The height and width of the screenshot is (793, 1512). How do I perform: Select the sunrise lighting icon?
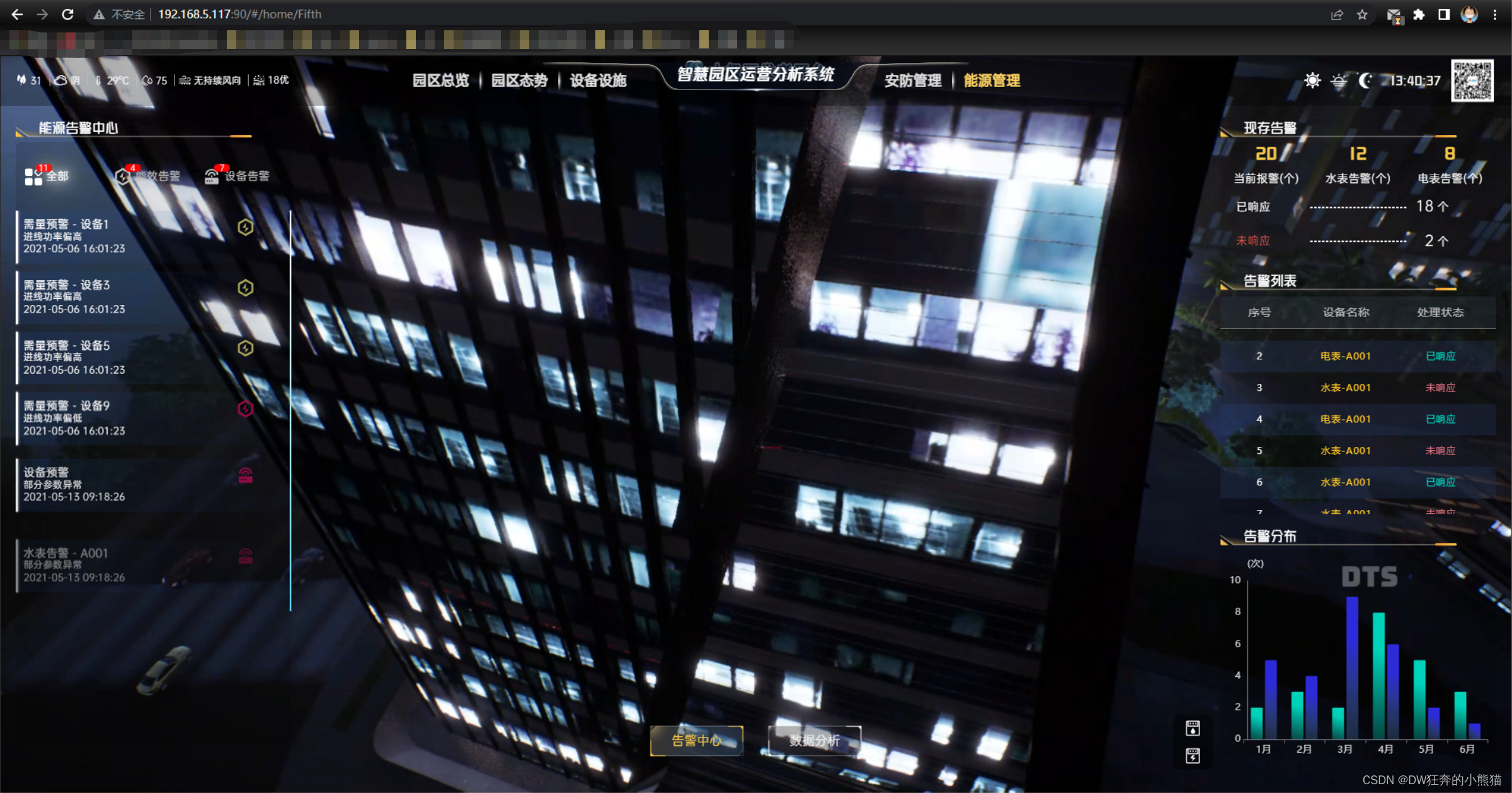tap(1339, 81)
